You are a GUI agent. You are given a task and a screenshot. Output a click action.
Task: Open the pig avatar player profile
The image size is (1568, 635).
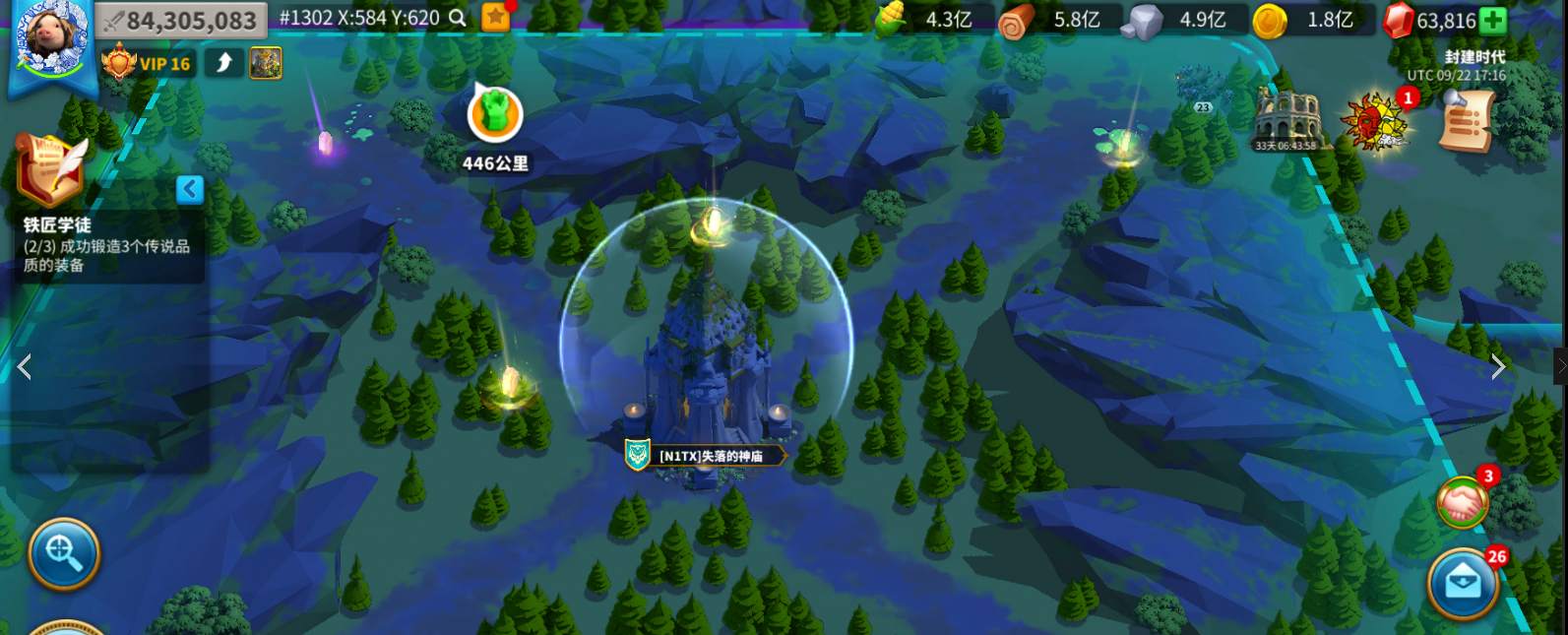pyautogui.click(x=51, y=39)
